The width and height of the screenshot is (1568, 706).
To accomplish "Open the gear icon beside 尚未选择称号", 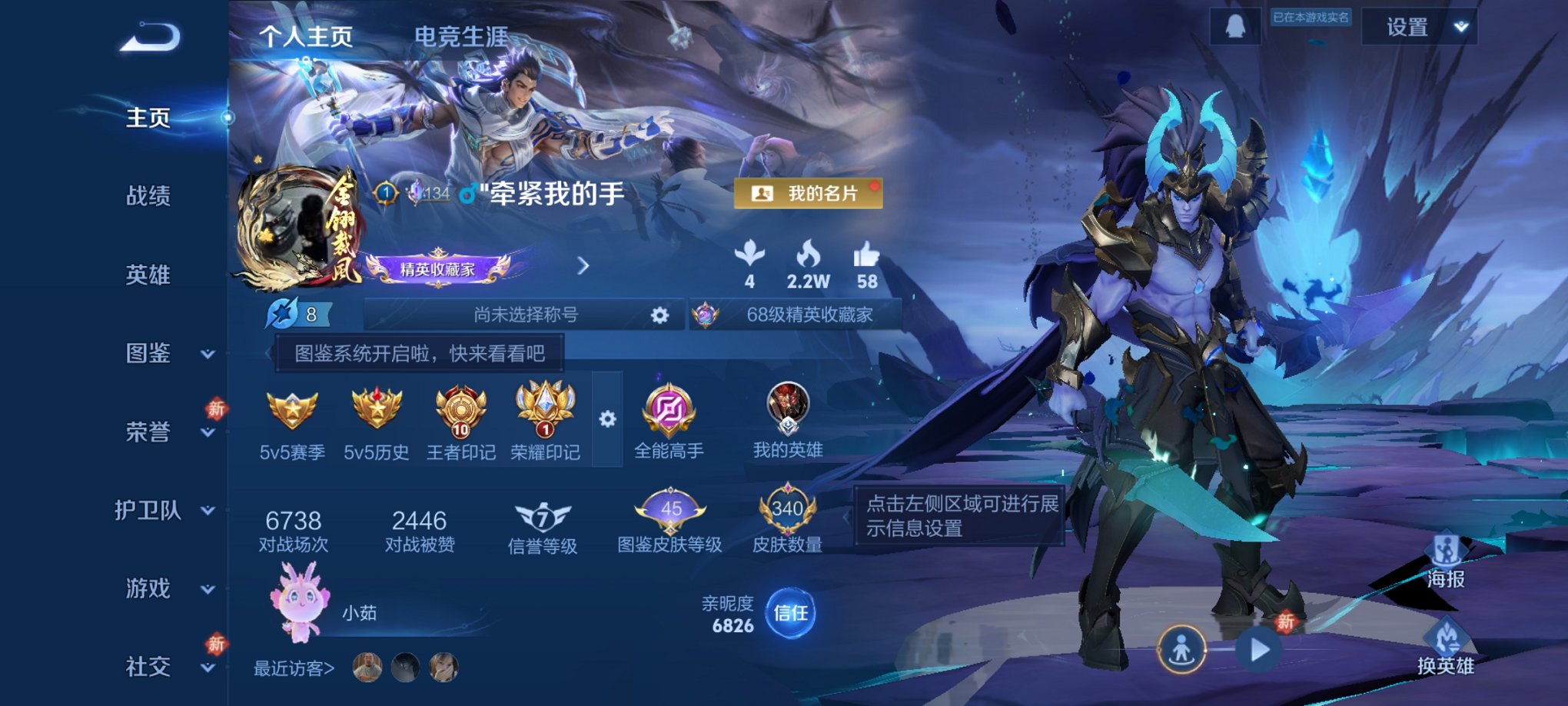I will (x=659, y=316).
